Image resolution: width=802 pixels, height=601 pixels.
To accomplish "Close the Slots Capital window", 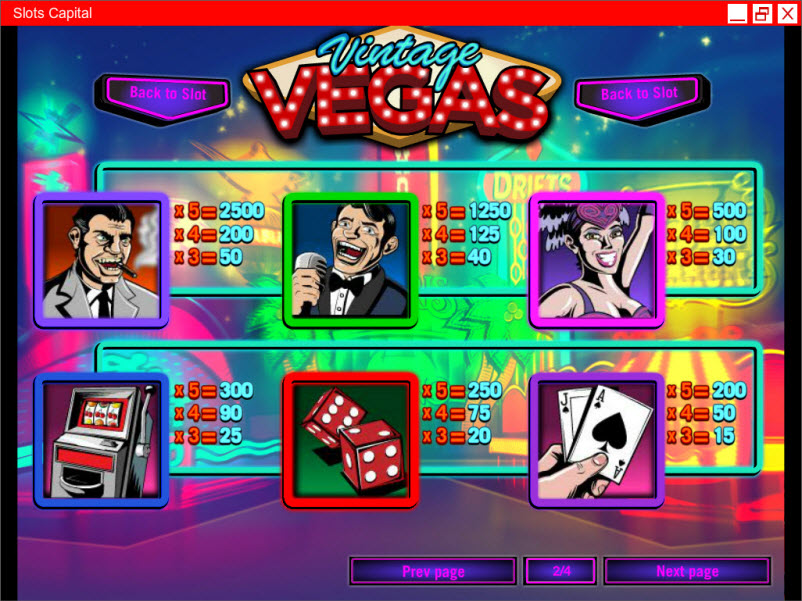I will (x=786, y=13).
